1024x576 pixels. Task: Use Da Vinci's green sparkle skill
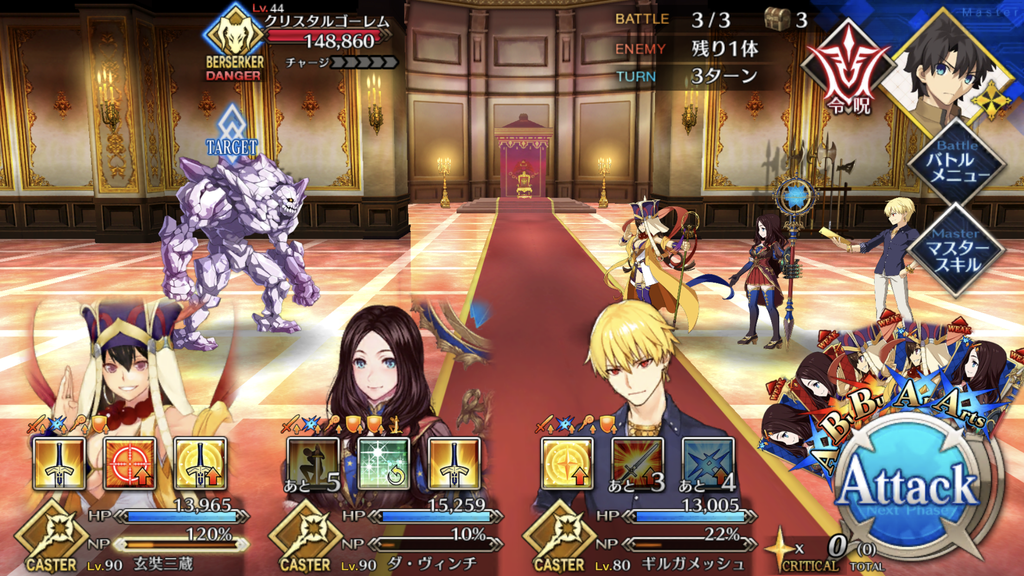(x=384, y=463)
